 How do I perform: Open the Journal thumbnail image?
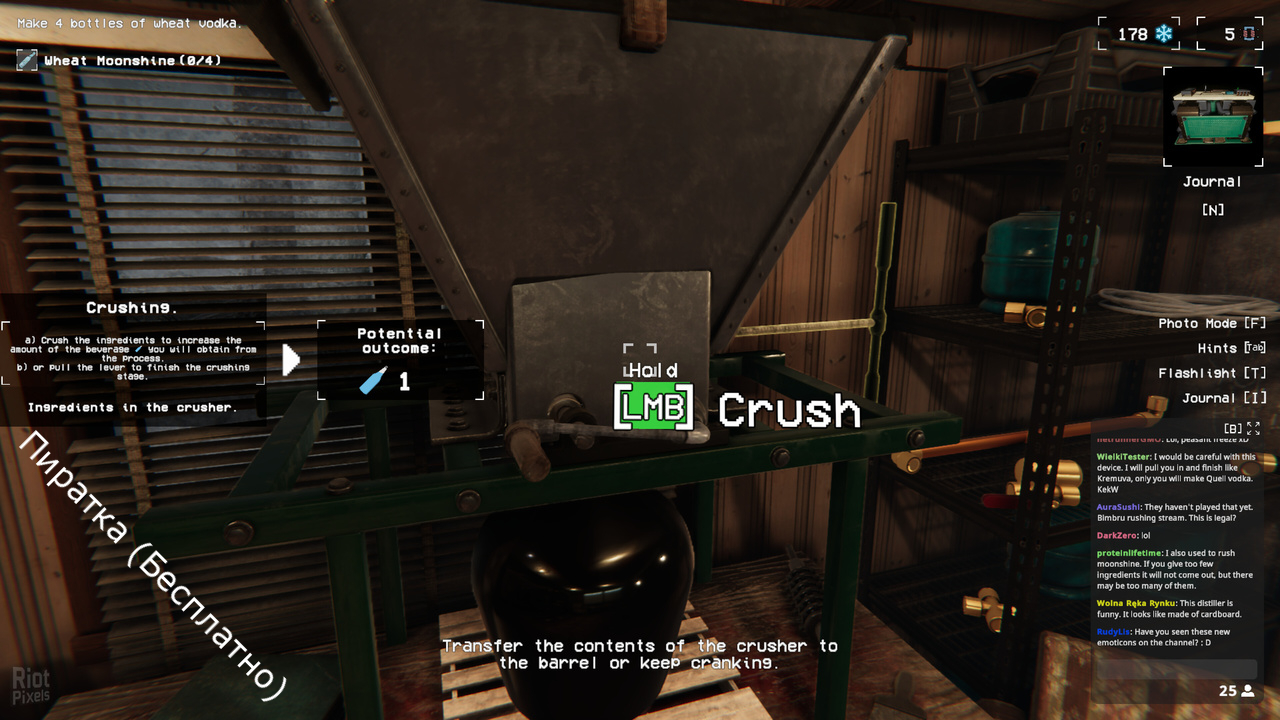click(x=1212, y=117)
